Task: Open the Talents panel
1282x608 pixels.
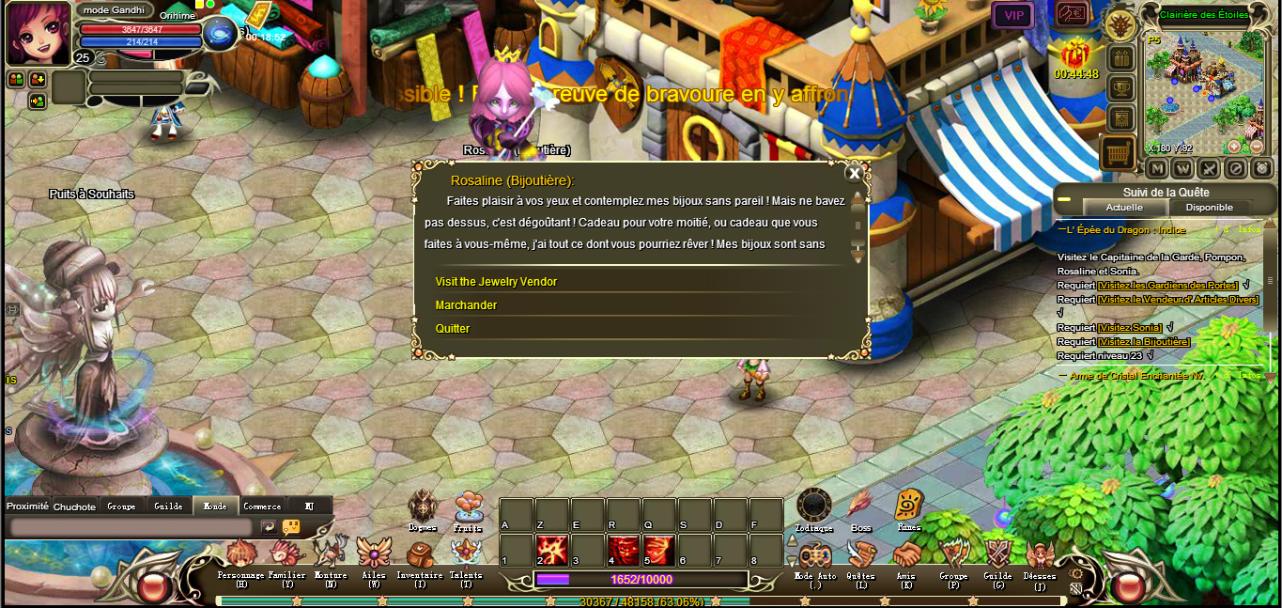Action: coord(466,555)
